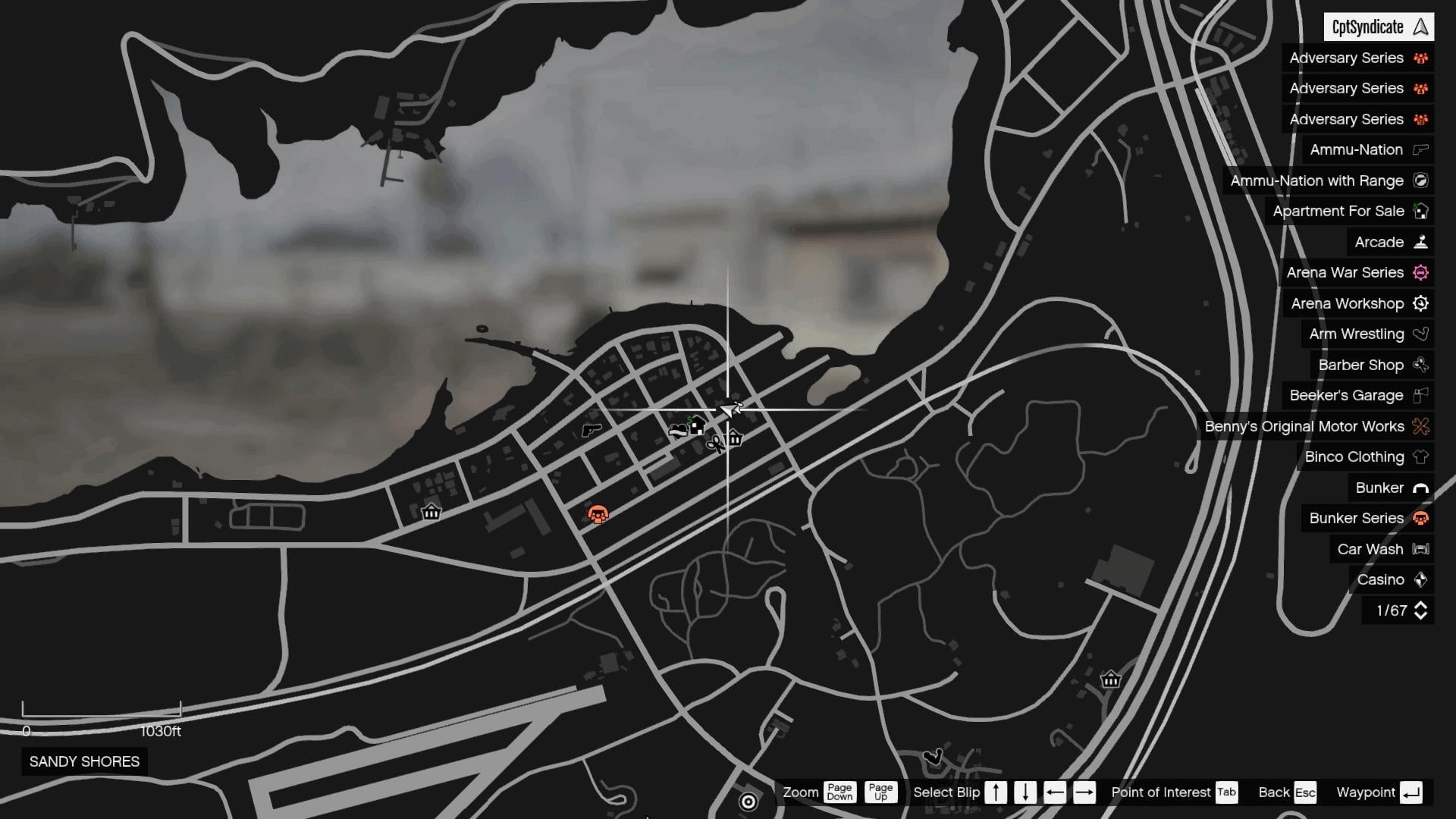Click the Benny's Original Motor Works wrench icon

point(1420,426)
